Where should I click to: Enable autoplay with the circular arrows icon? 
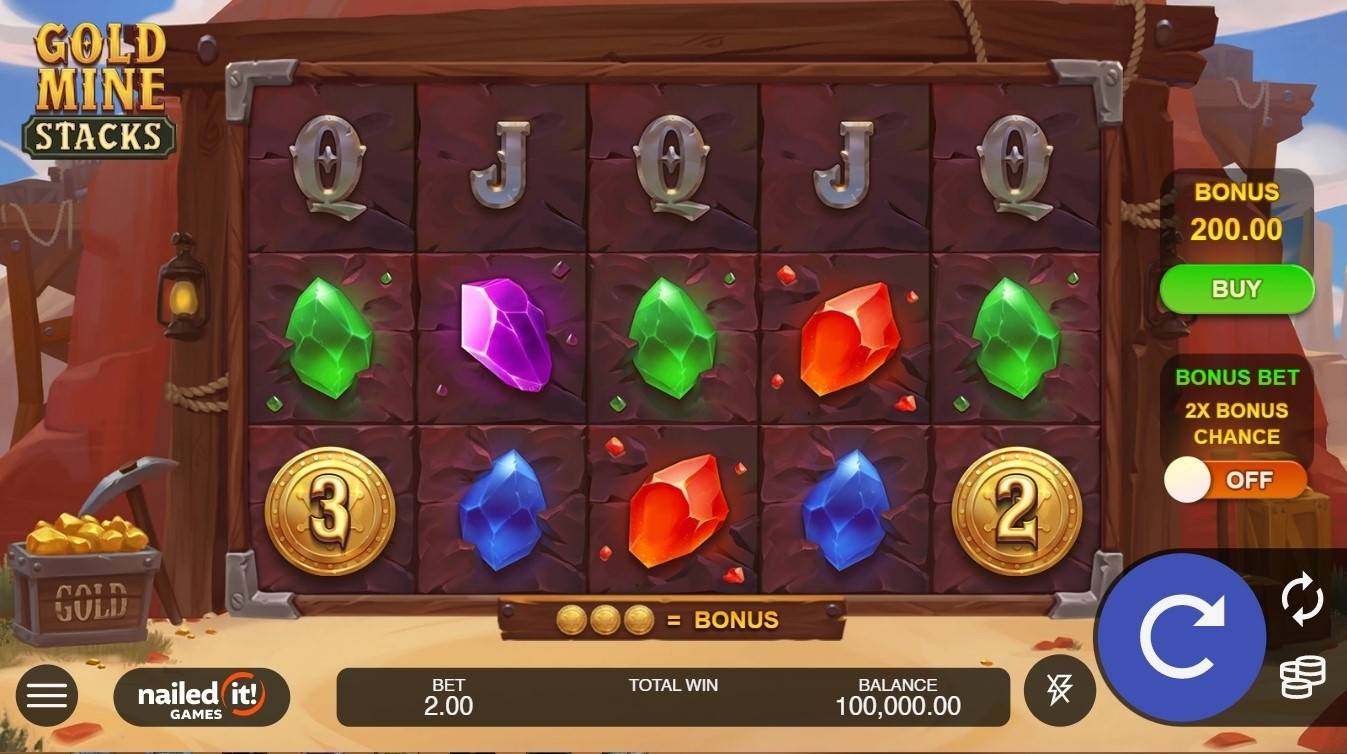(x=1302, y=601)
